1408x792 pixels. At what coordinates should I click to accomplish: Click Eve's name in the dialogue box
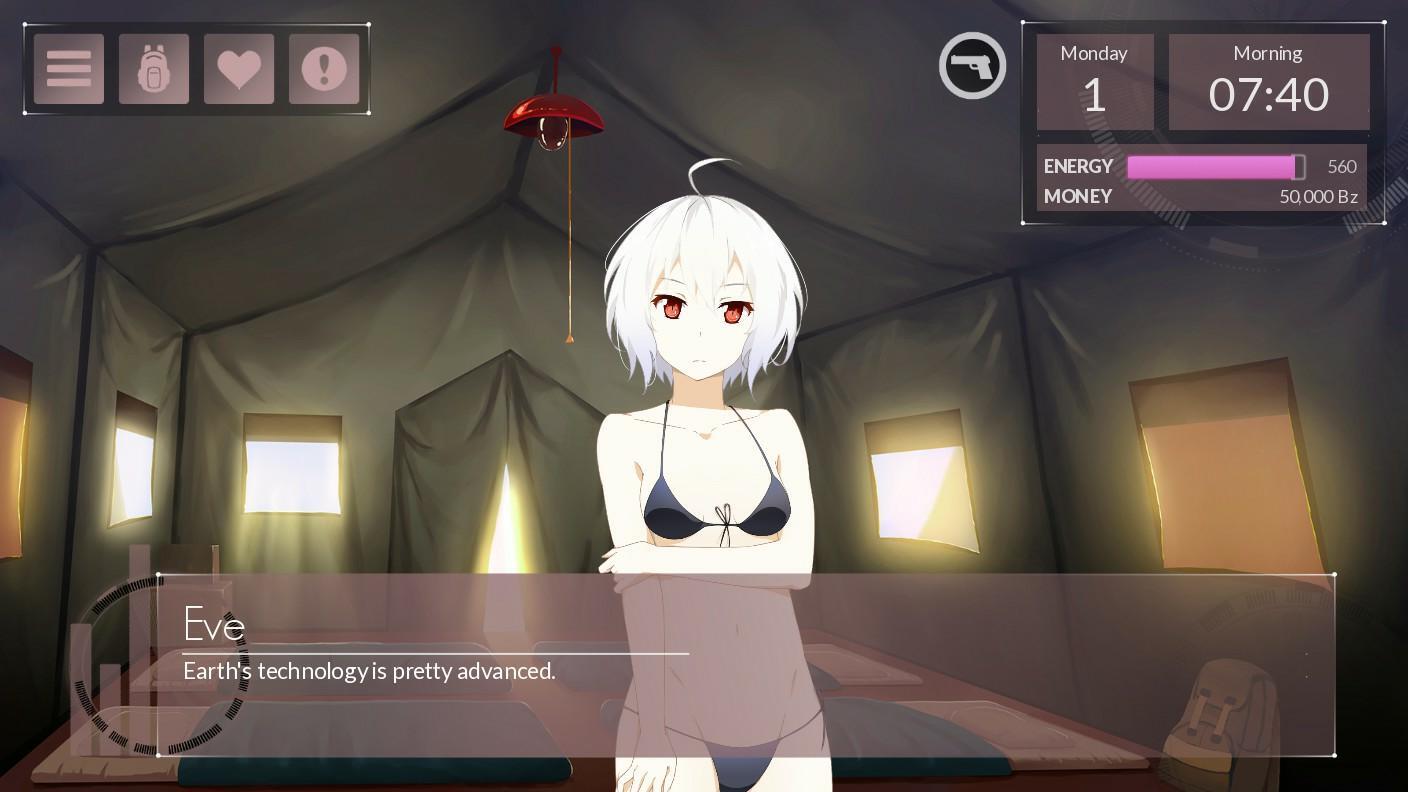click(214, 625)
